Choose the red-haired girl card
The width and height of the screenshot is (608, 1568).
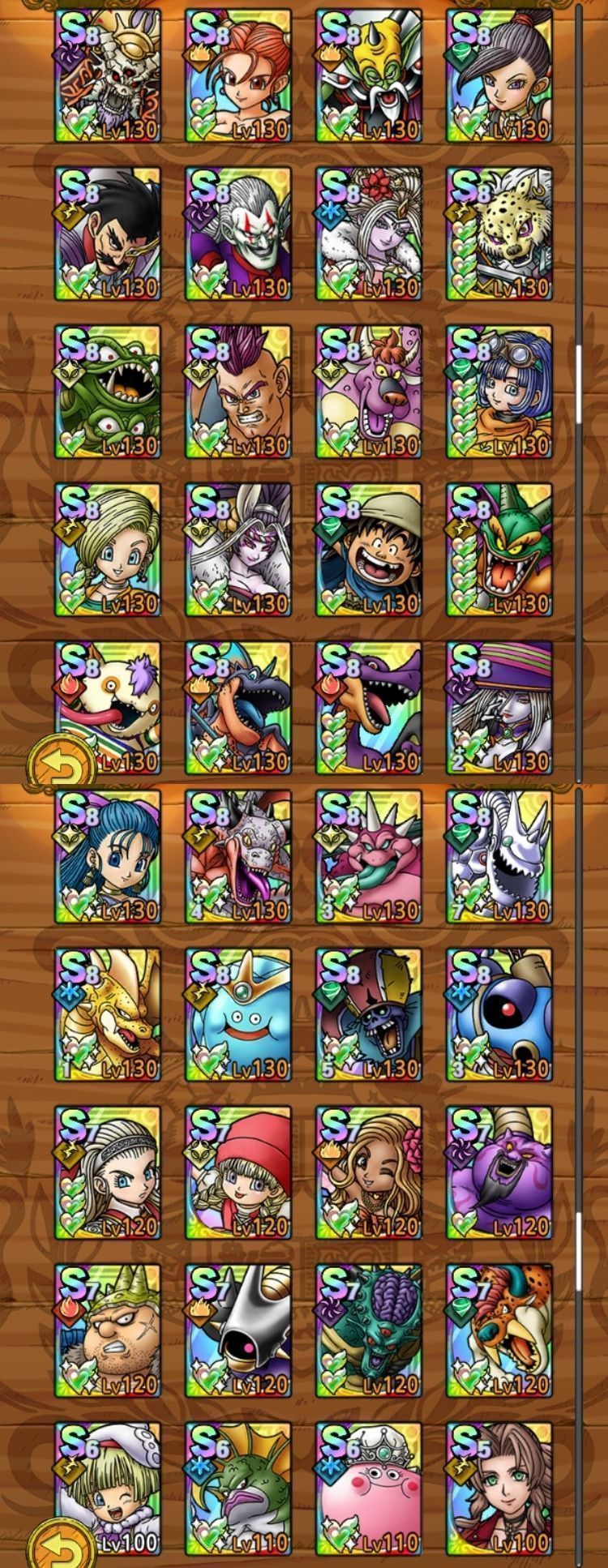[238, 75]
